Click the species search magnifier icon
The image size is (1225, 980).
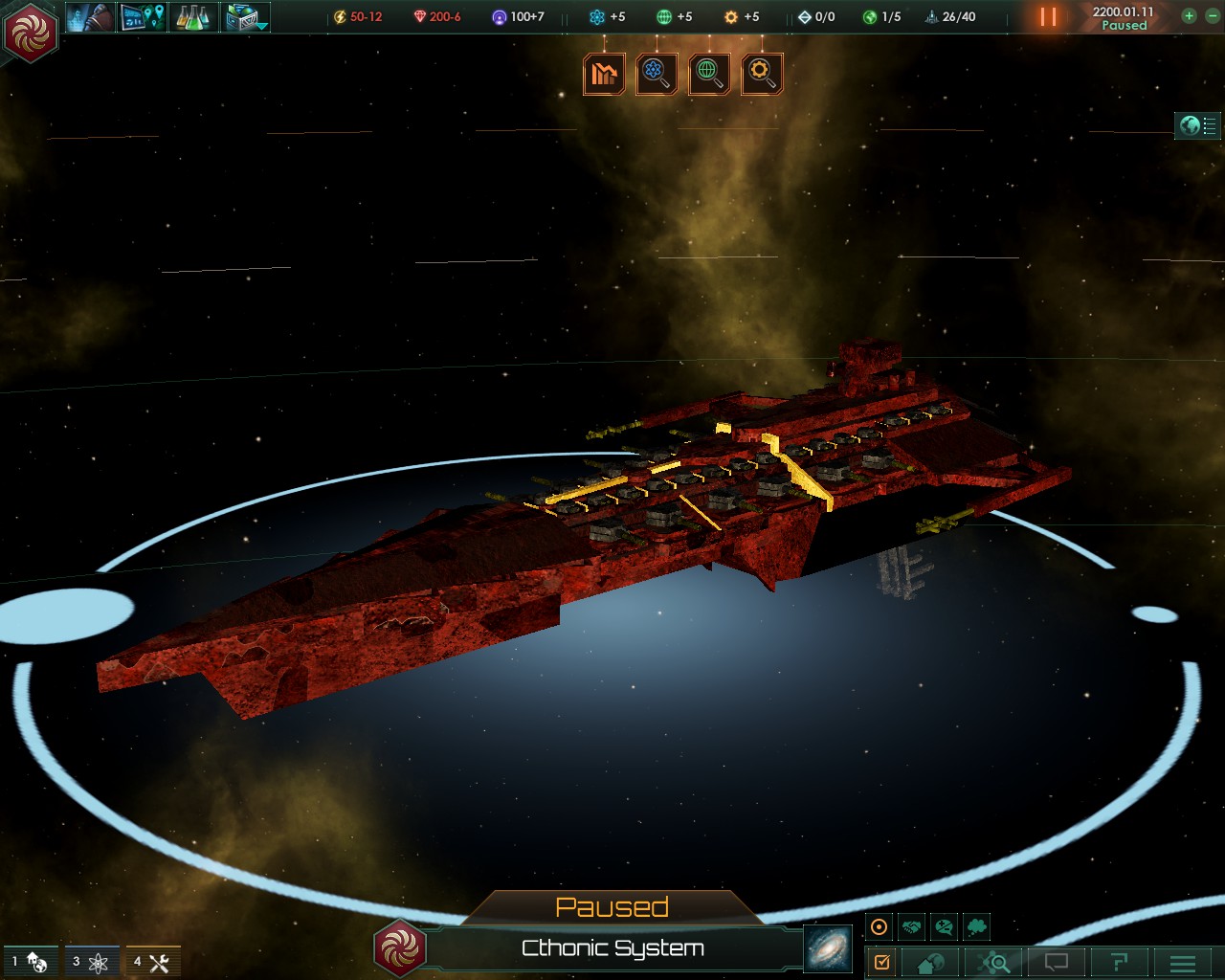[657, 74]
